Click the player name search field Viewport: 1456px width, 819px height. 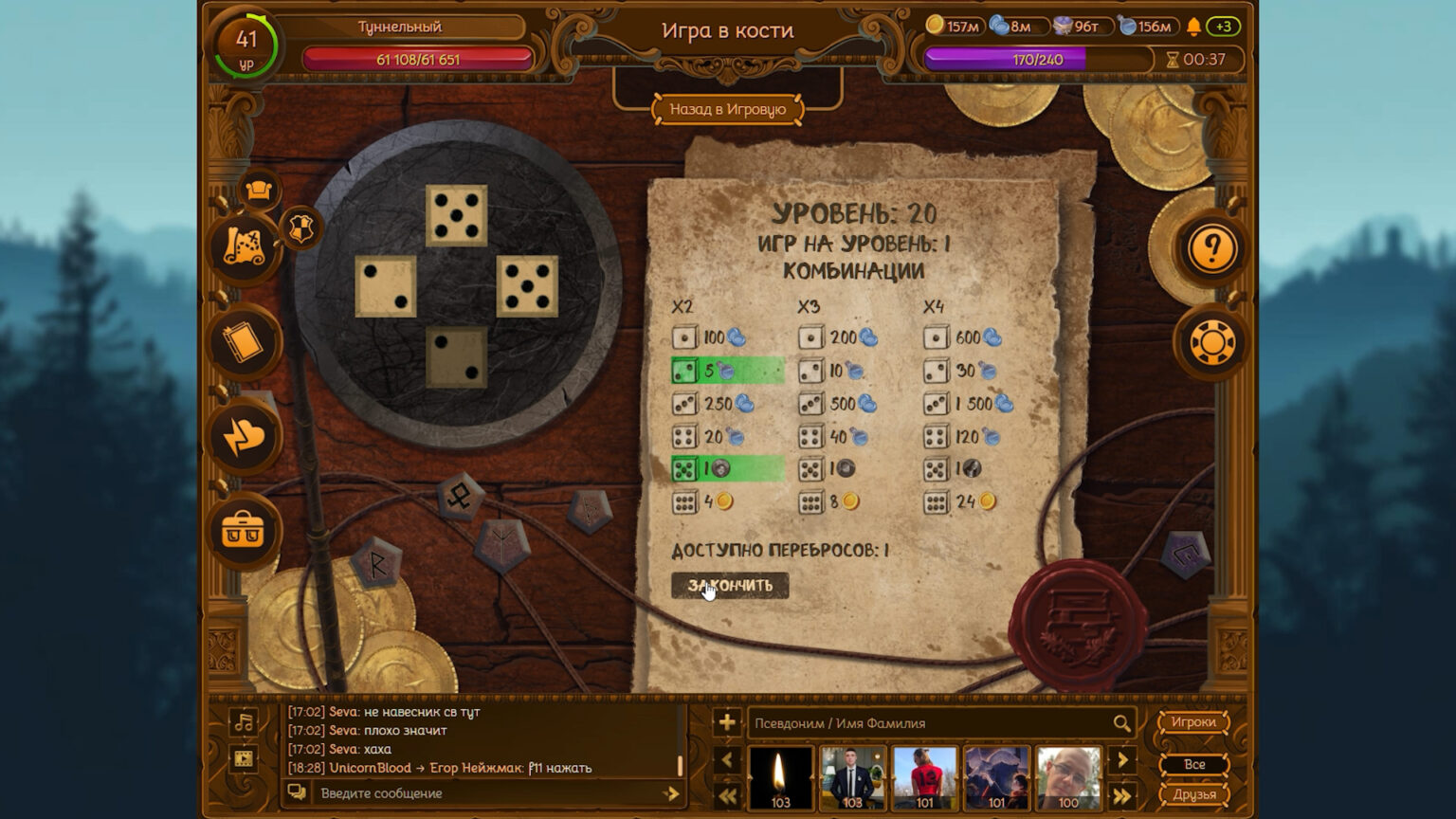(x=929, y=723)
